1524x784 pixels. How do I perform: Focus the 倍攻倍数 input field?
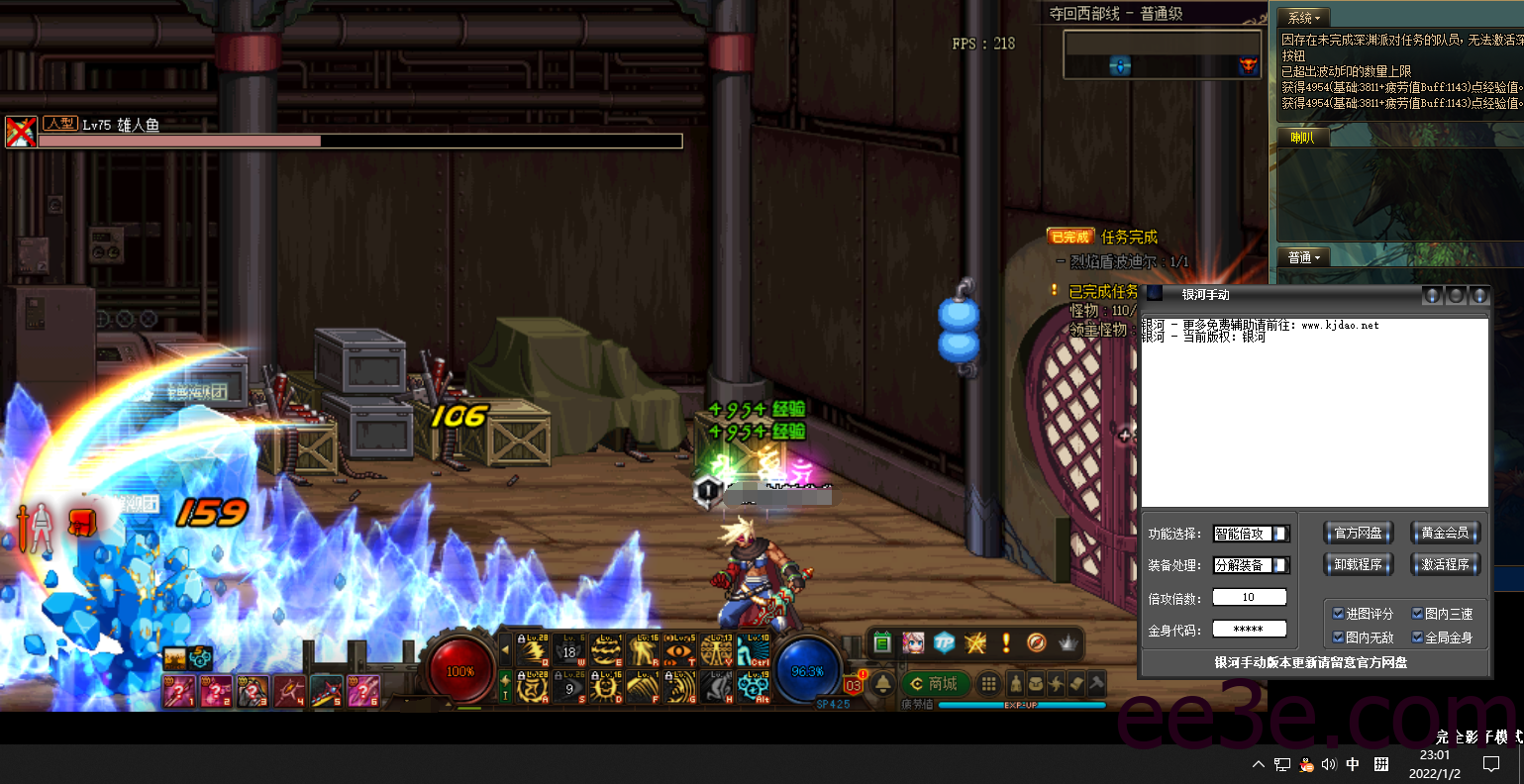[1249, 597]
